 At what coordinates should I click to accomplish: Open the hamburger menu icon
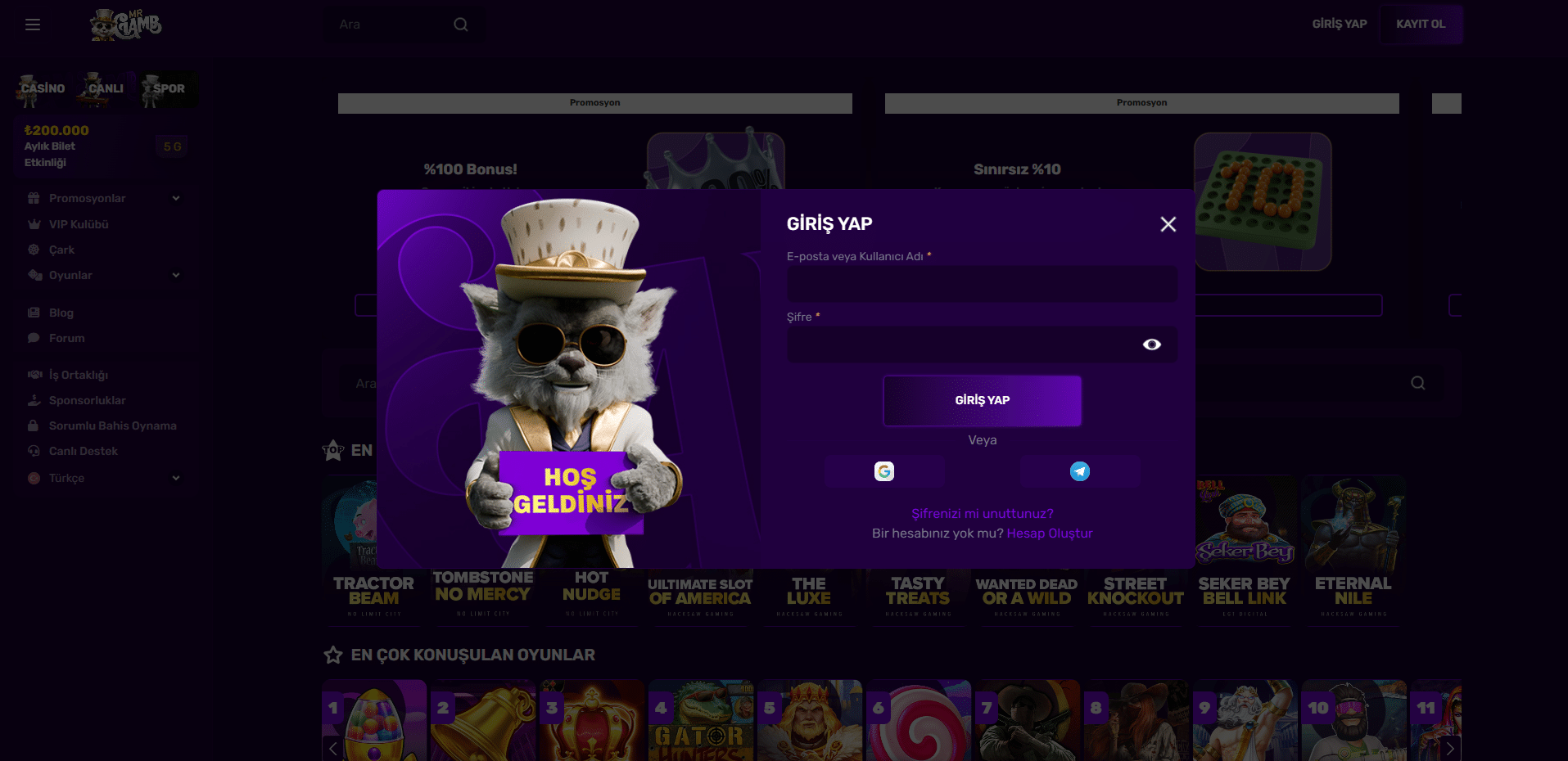[33, 25]
